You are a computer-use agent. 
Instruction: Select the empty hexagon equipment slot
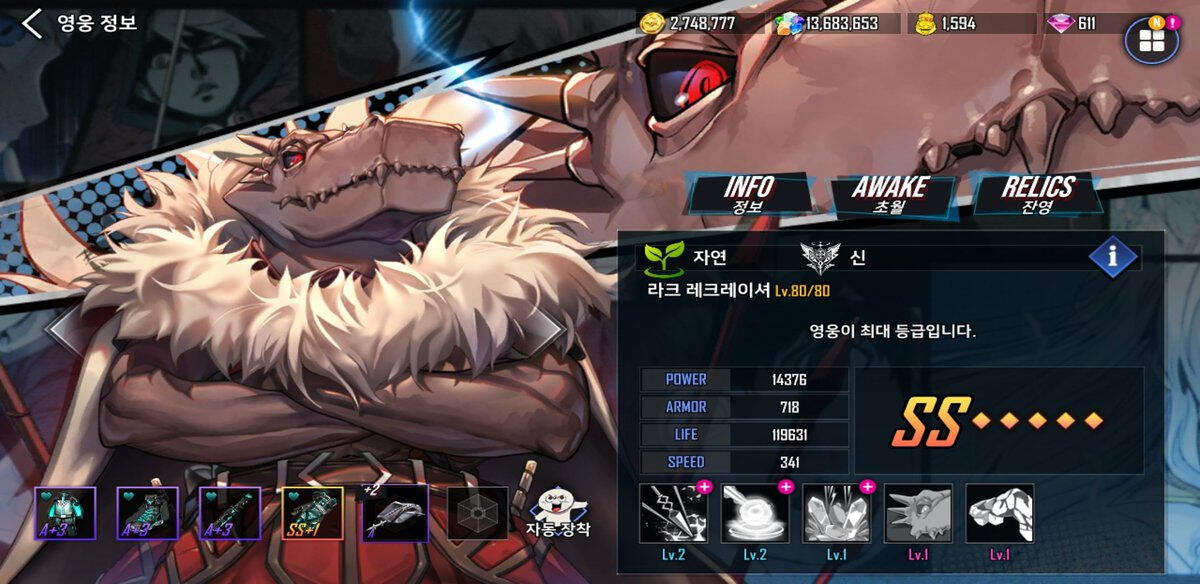click(x=477, y=514)
